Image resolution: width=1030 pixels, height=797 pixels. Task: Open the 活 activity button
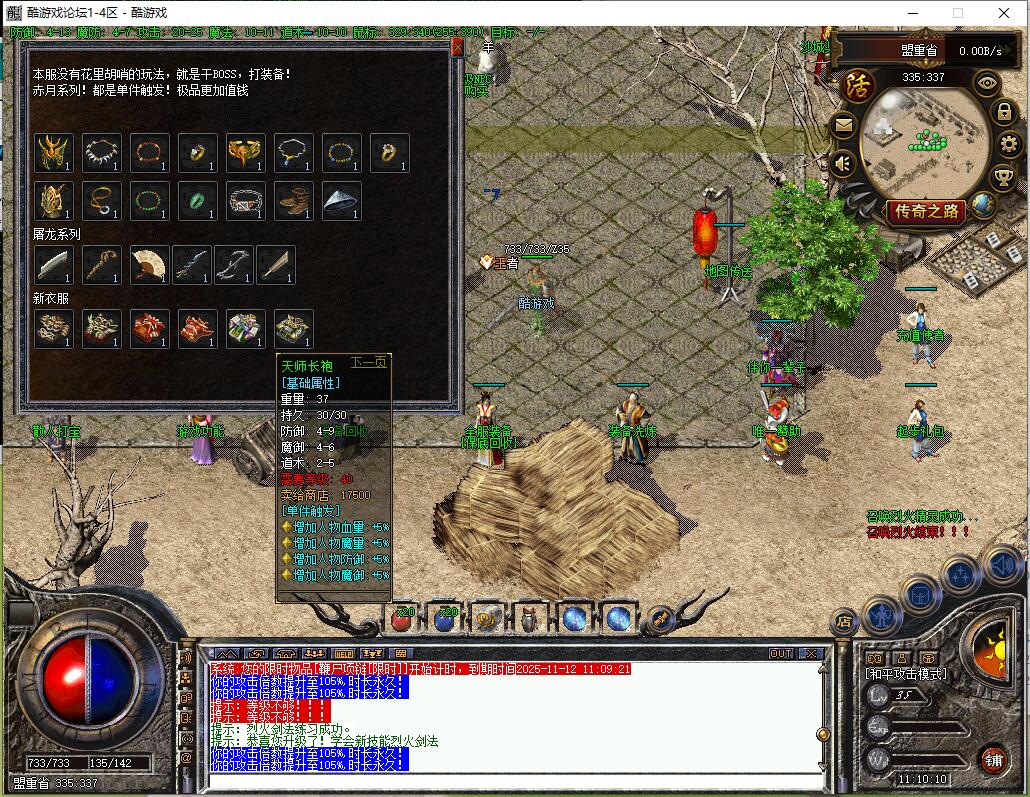(858, 84)
